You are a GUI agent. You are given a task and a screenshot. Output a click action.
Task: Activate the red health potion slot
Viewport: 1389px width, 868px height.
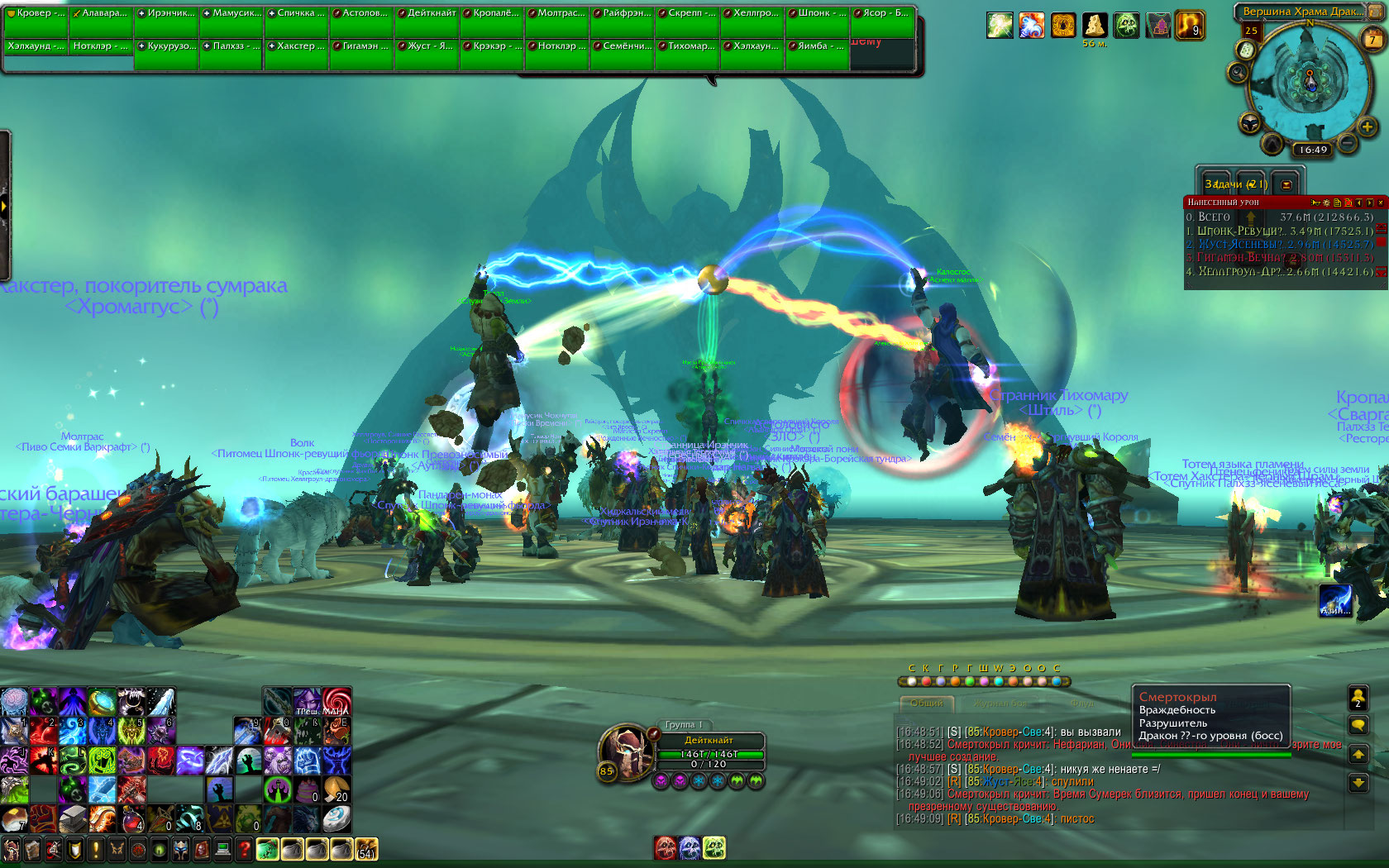pyautogui.click(x=133, y=819)
